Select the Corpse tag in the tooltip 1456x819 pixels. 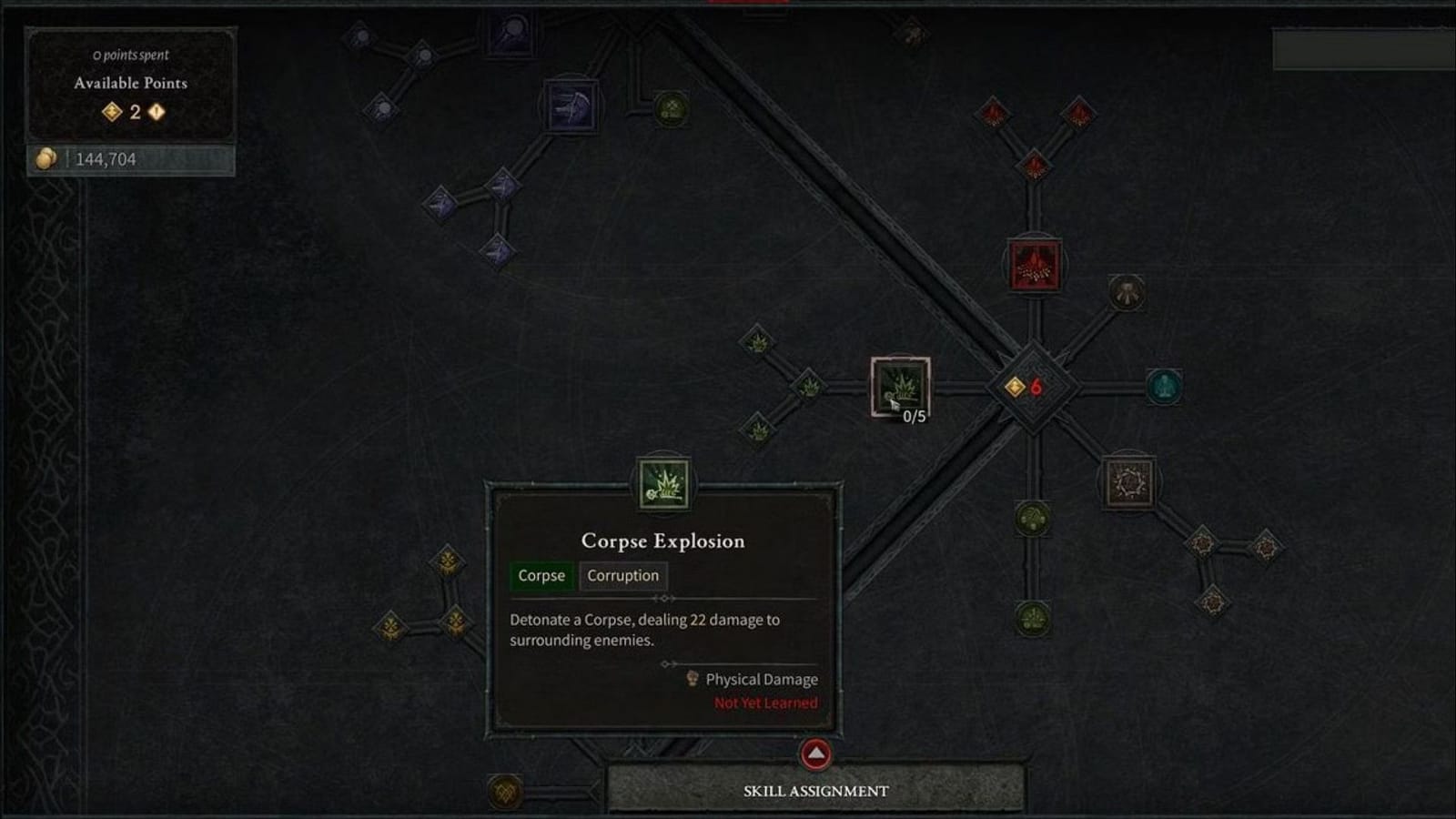[541, 575]
